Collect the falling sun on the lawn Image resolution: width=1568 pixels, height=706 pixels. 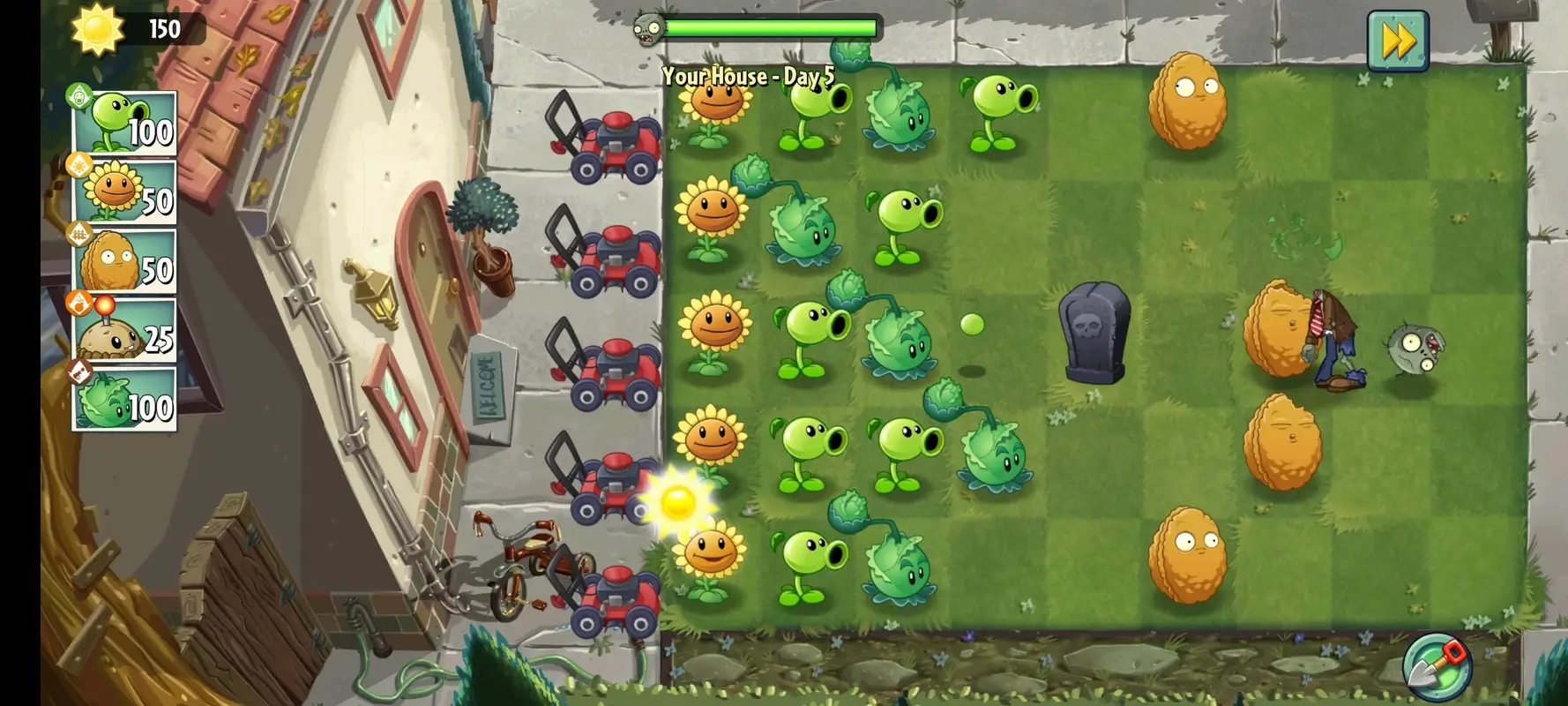[x=679, y=503]
